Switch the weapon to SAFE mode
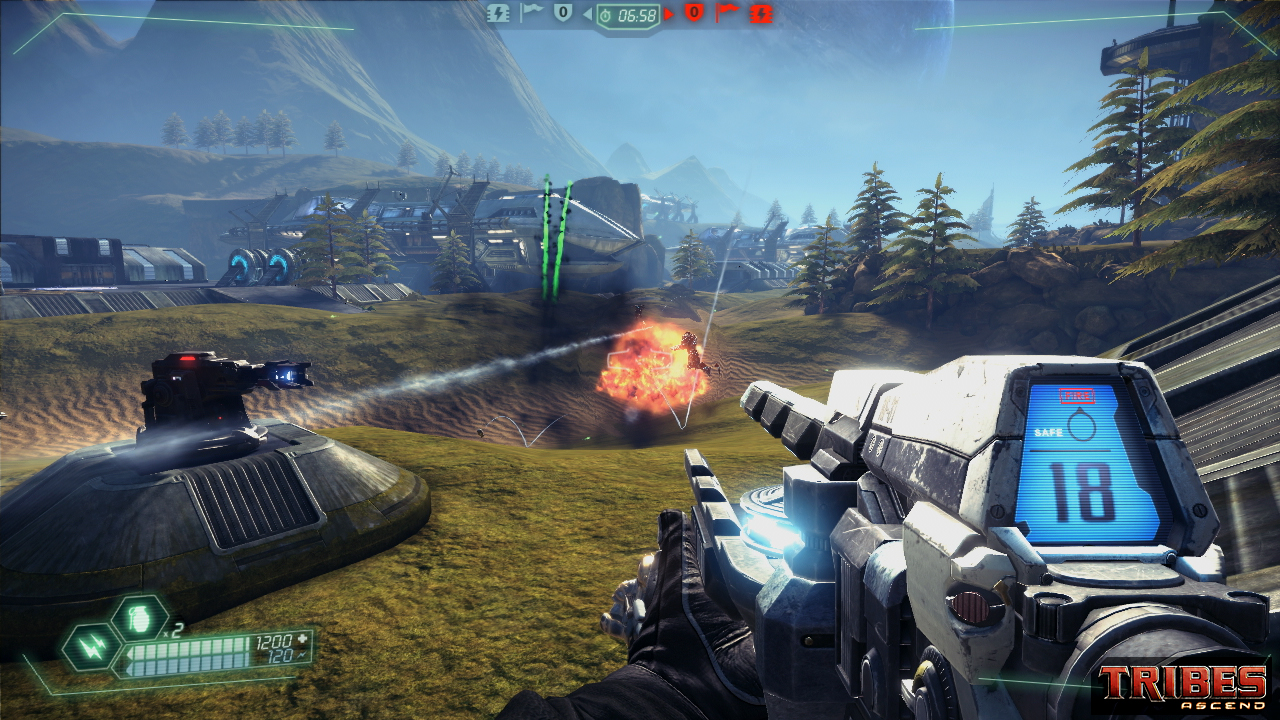Image resolution: width=1280 pixels, height=720 pixels. pyautogui.click(x=1050, y=431)
